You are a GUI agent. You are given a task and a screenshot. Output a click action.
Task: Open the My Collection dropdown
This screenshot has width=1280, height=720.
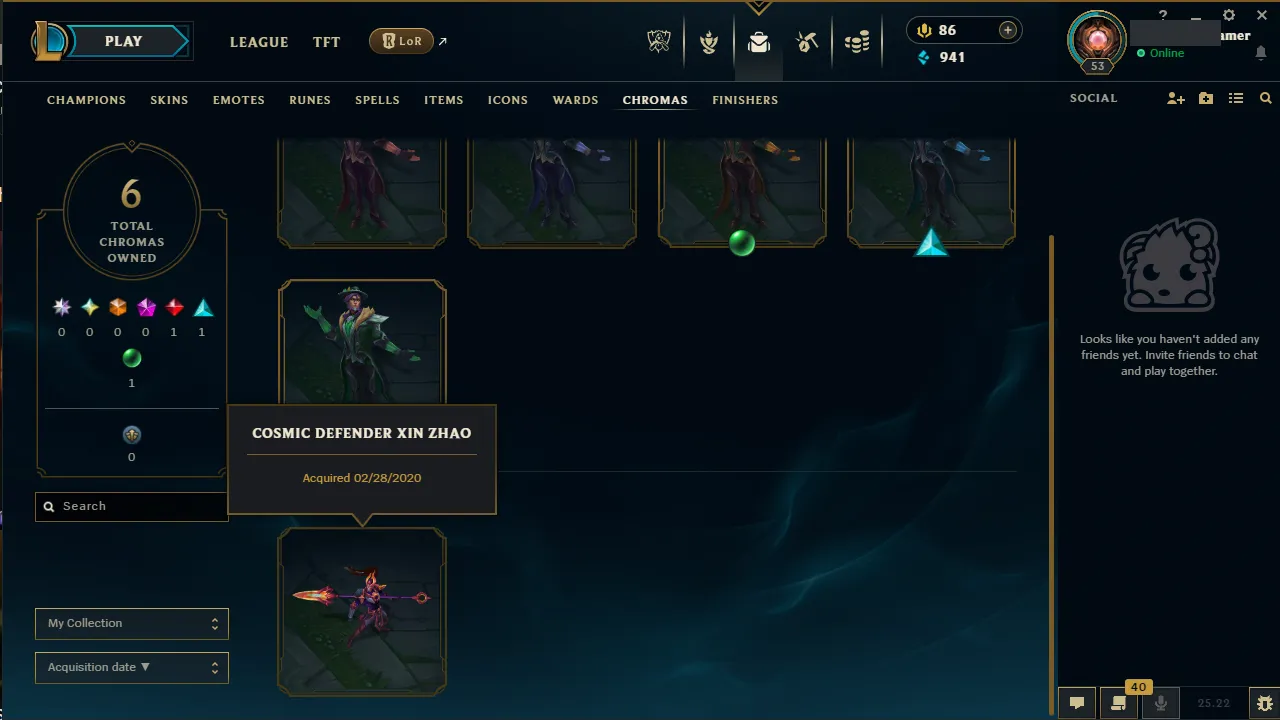(131, 623)
